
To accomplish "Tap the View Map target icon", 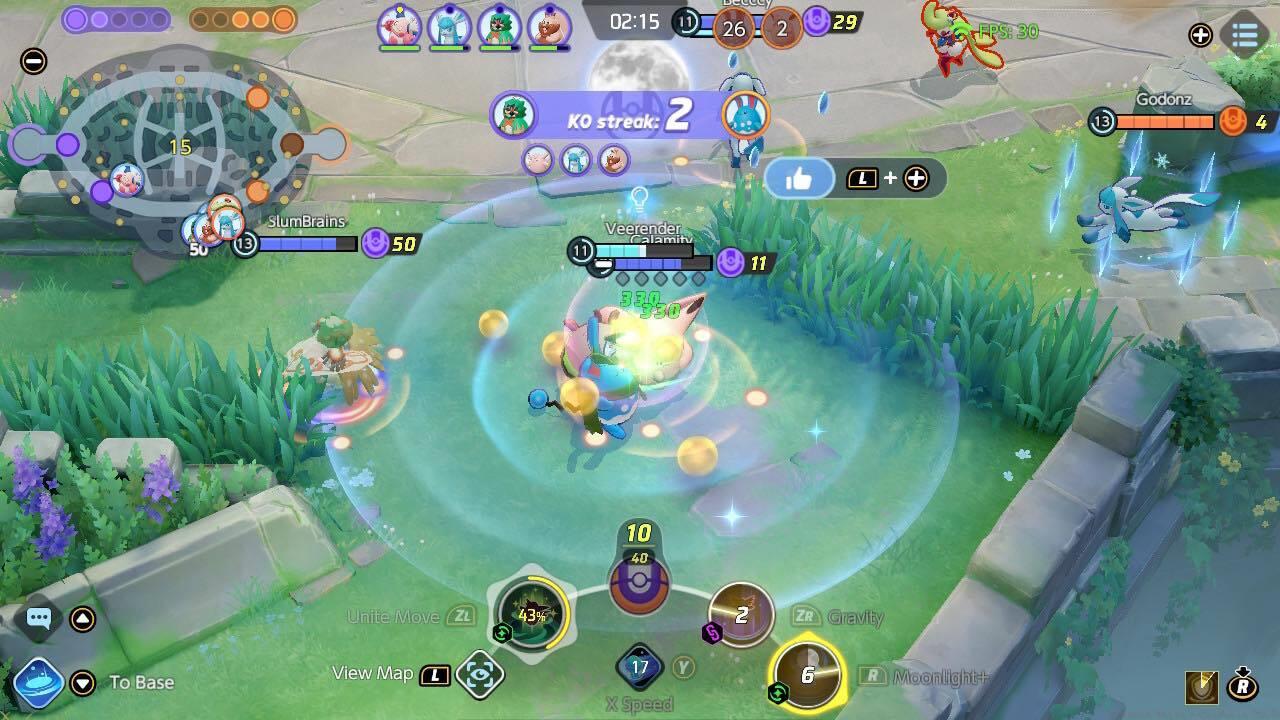I will click(x=479, y=674).
